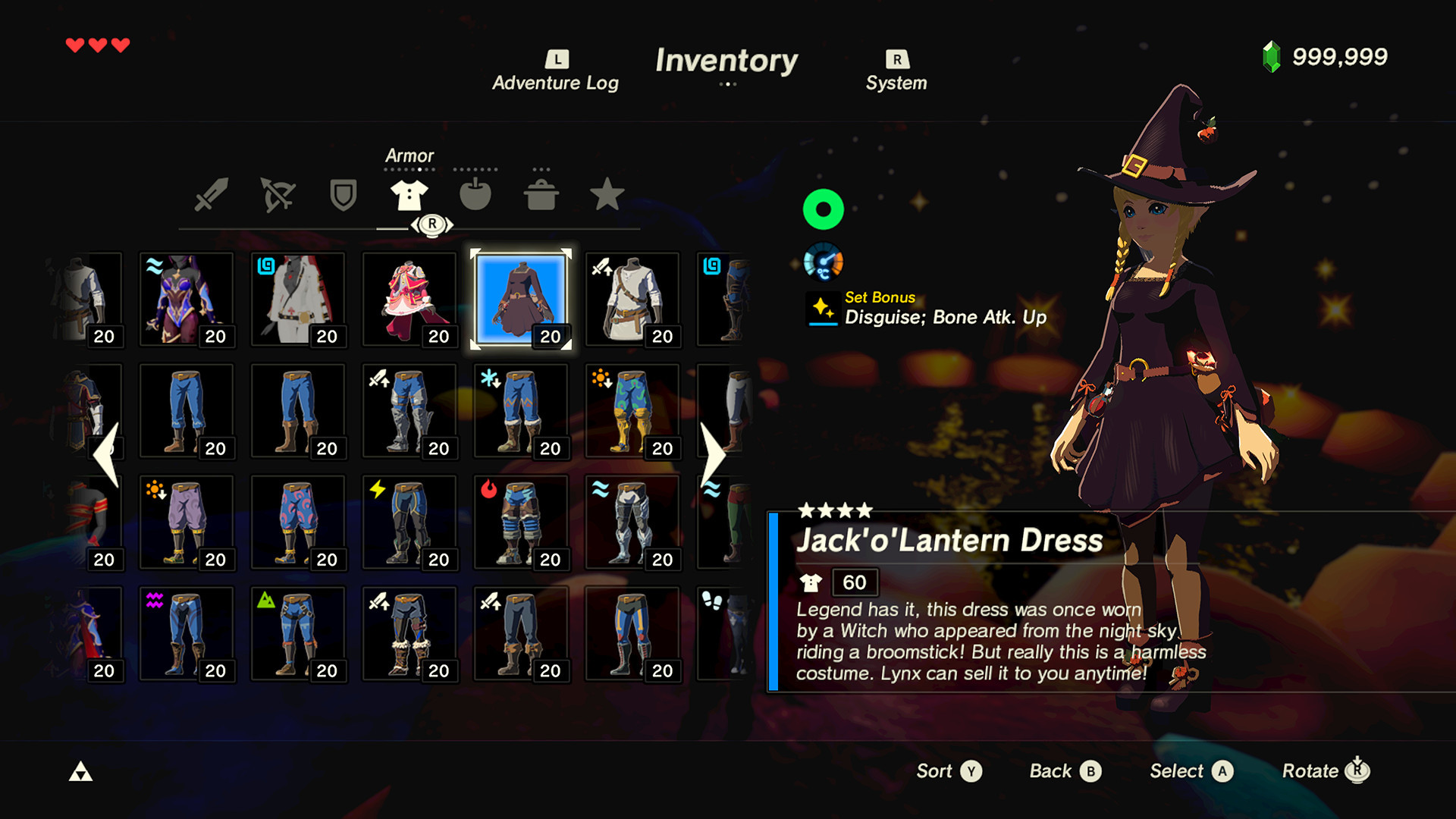Click Rotate to spin character model

(1326, 770)
